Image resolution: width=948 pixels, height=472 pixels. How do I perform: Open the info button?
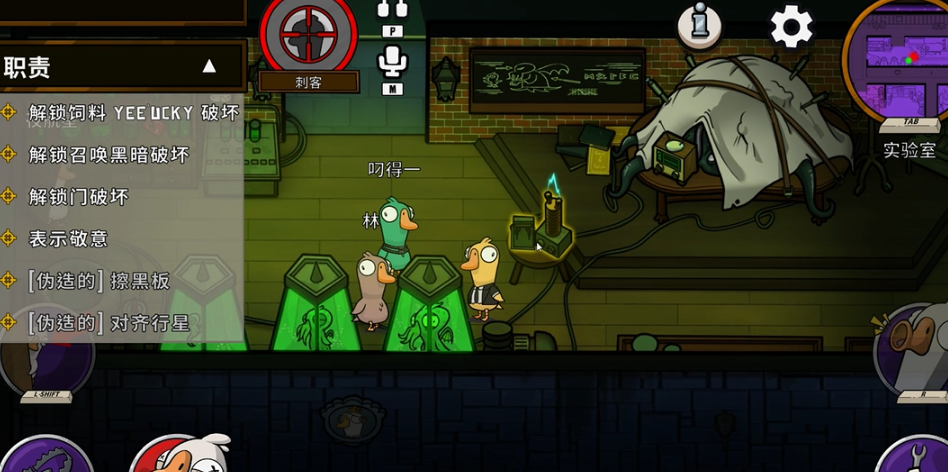[699, 24]
